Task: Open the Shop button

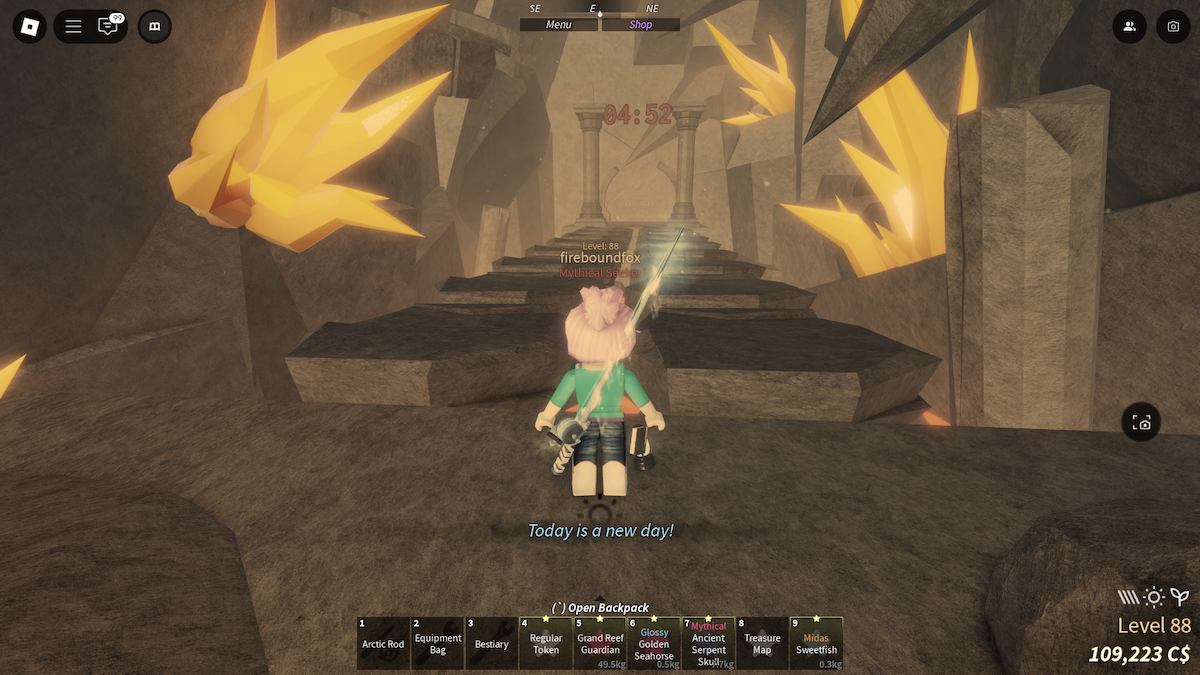Action: pos(641,25)
